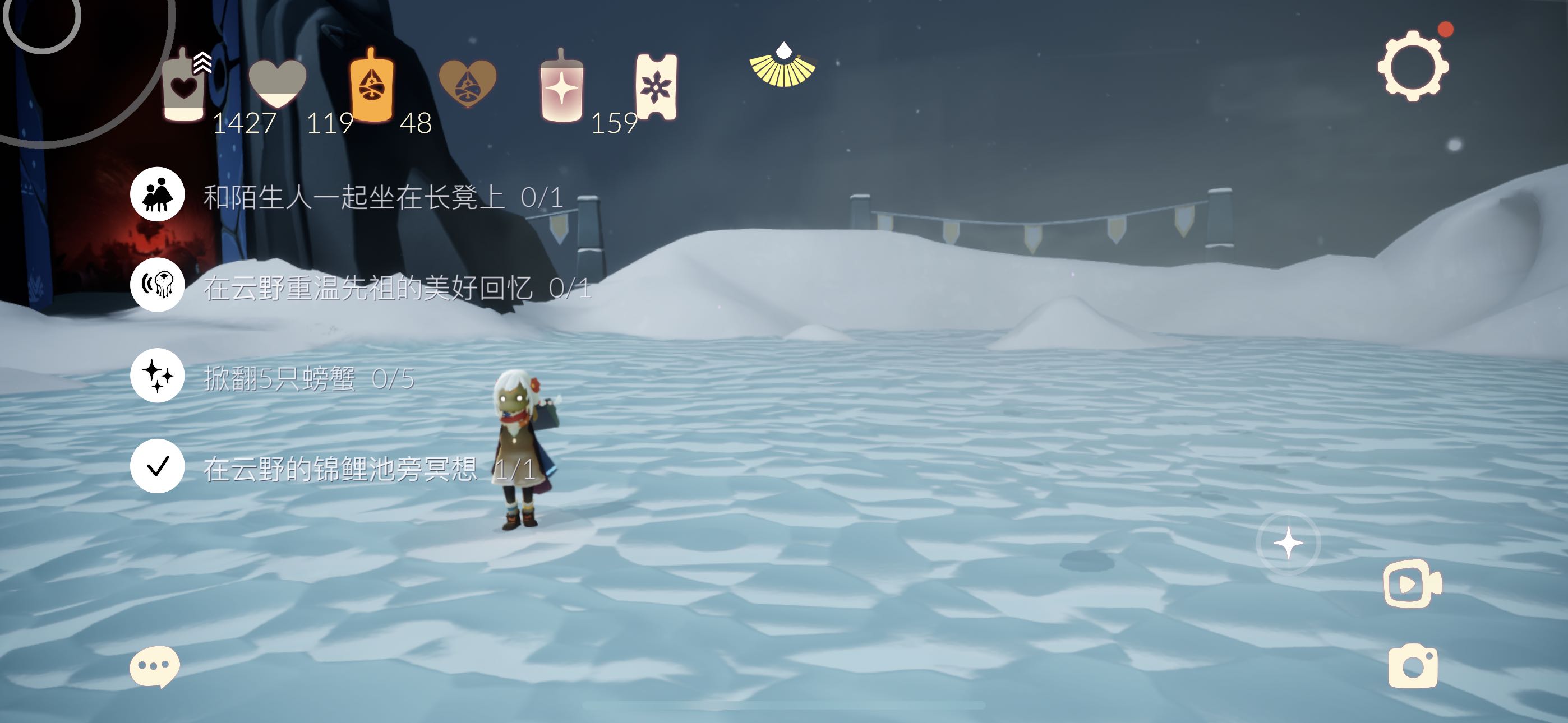Screen dimensions: 1568x723
Task: Open the snowflake event ticket icon
Action: tap(656, 87)
